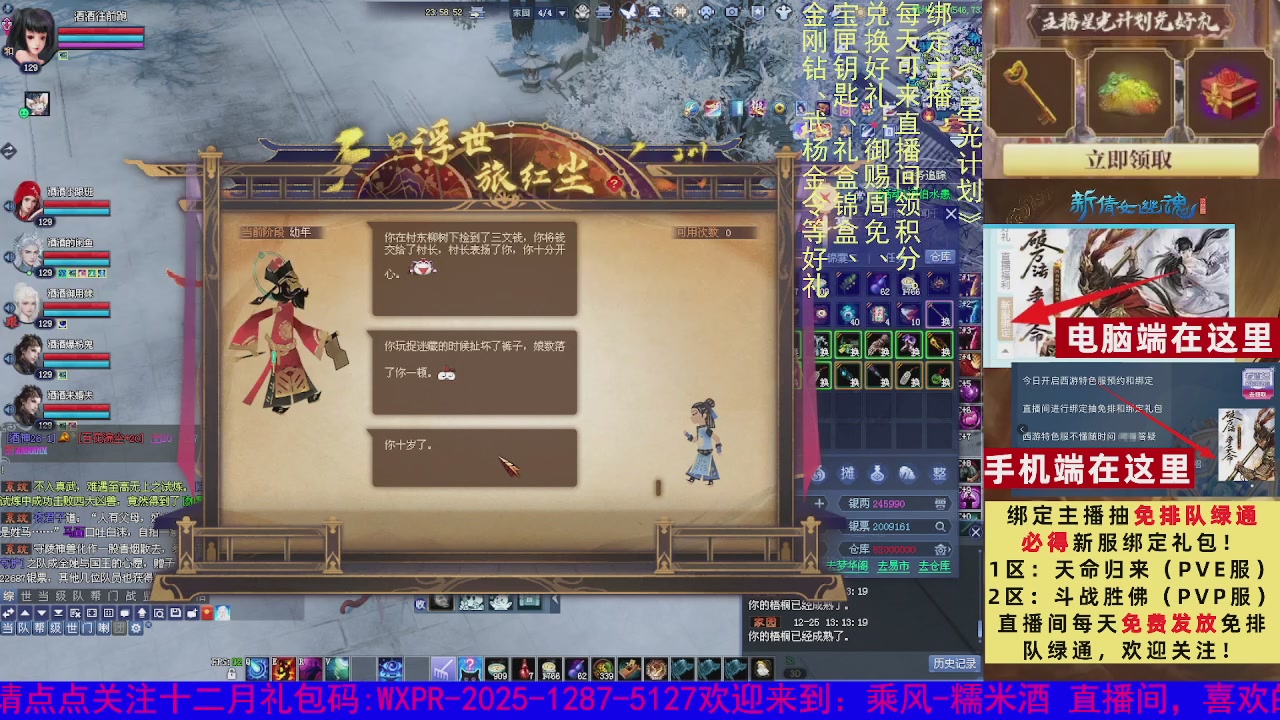Open the team 4/4 dropdown

(x=562, y=12)
